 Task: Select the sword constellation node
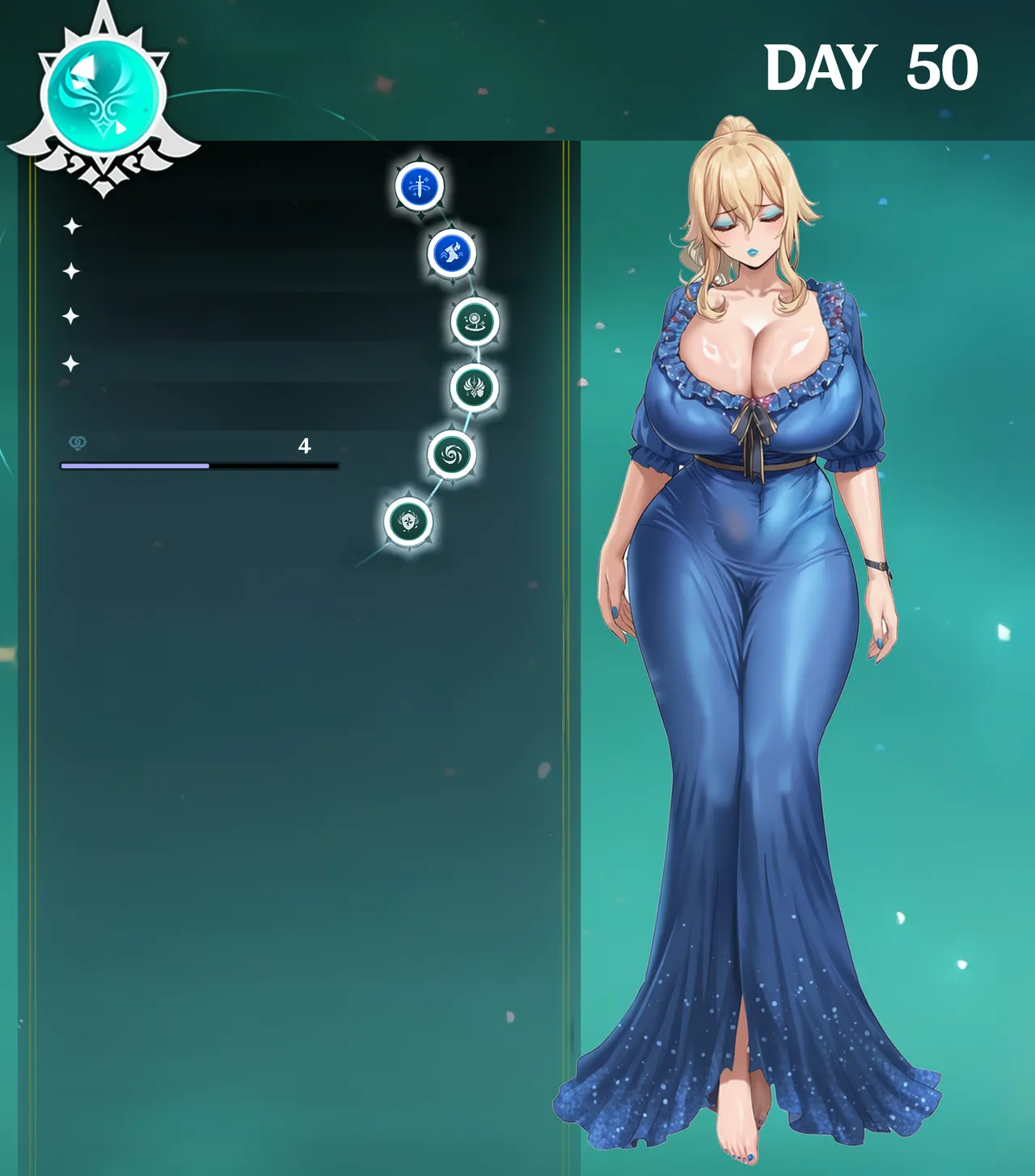tap(420, 186)
